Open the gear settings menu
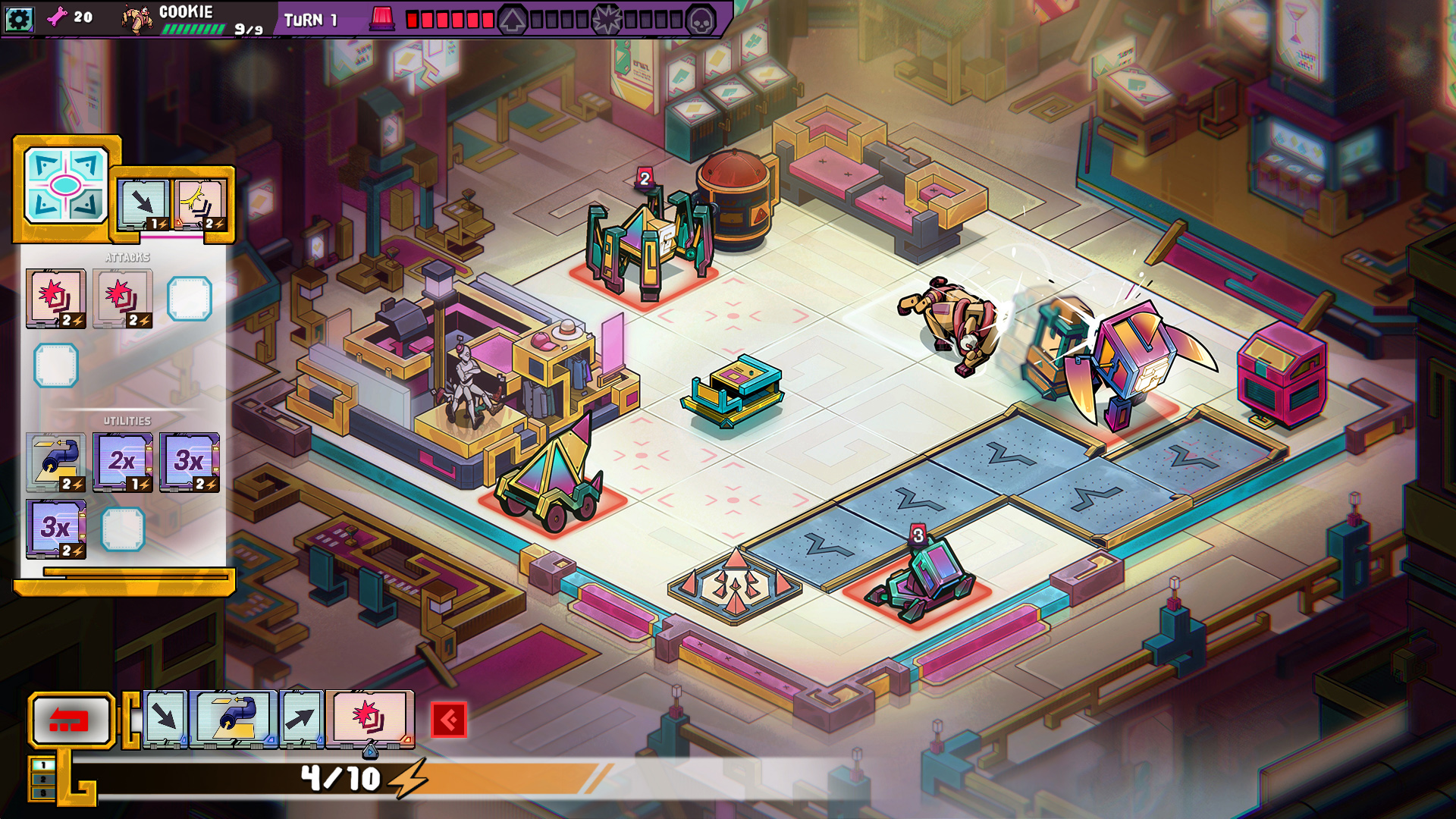 [18, 18]
